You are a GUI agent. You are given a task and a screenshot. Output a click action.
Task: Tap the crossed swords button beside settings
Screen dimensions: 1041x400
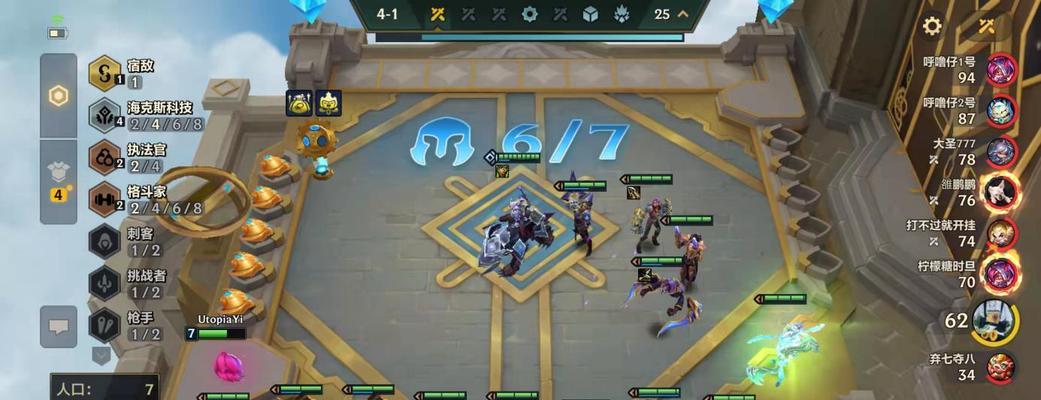click(x=987, y=26)
